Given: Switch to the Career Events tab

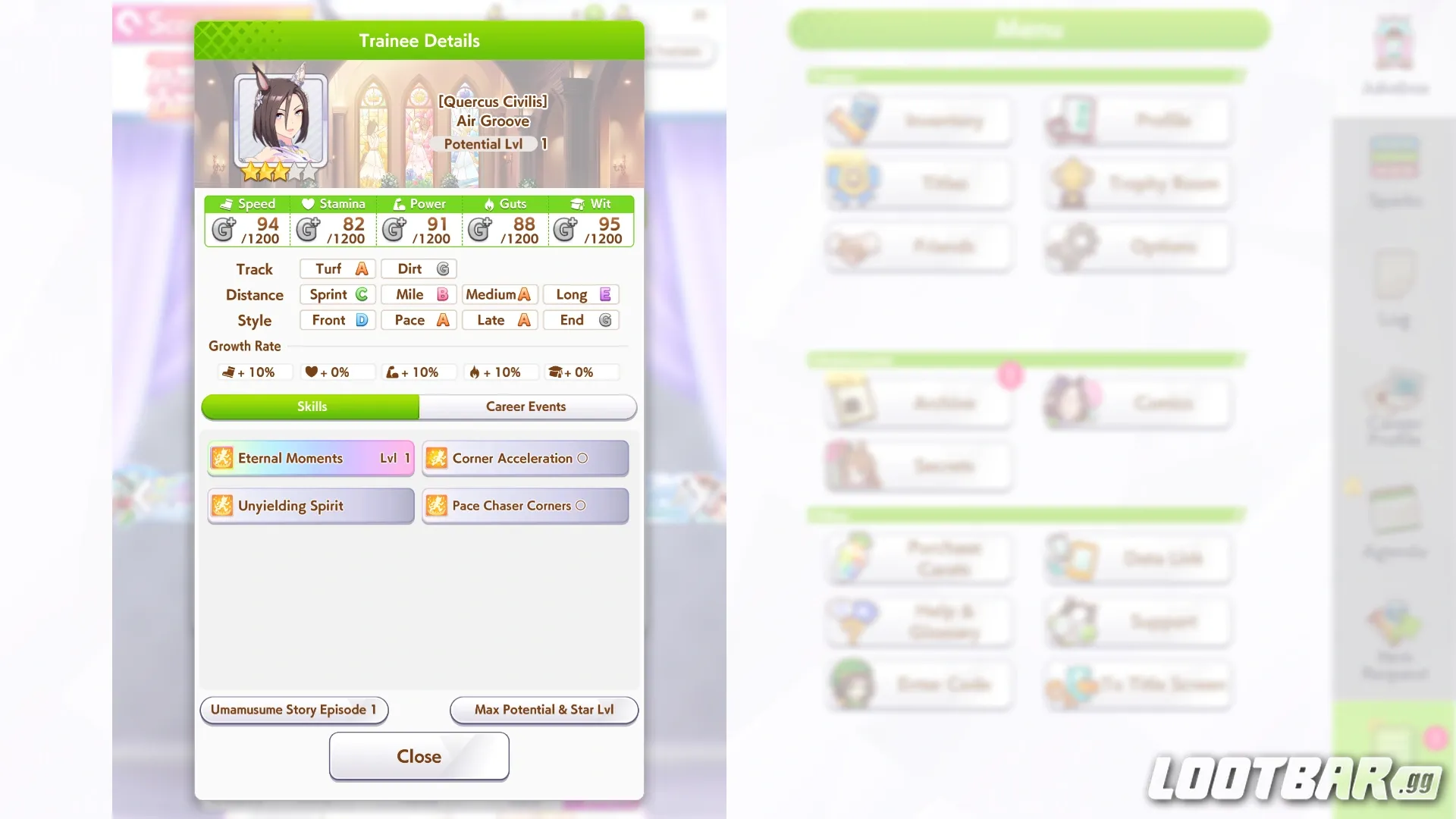Looking at the screenshot, I should click(527, 406).
